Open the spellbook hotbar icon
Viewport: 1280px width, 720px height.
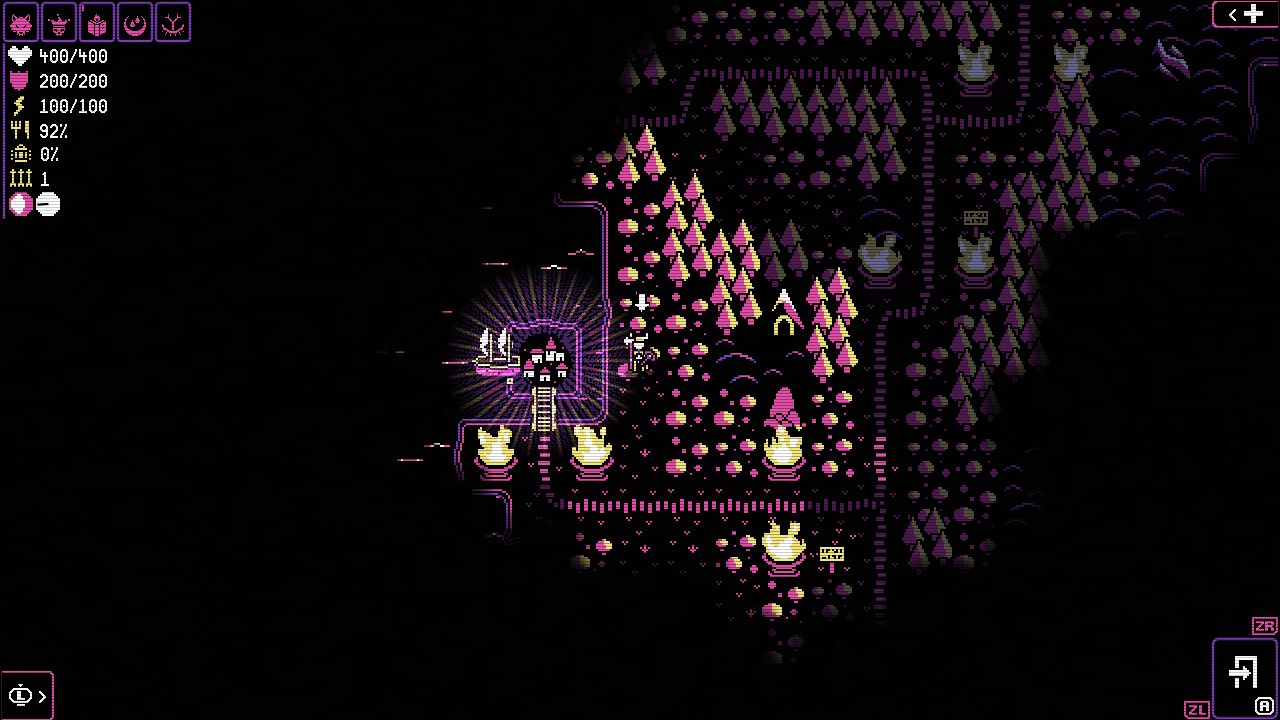96,22
